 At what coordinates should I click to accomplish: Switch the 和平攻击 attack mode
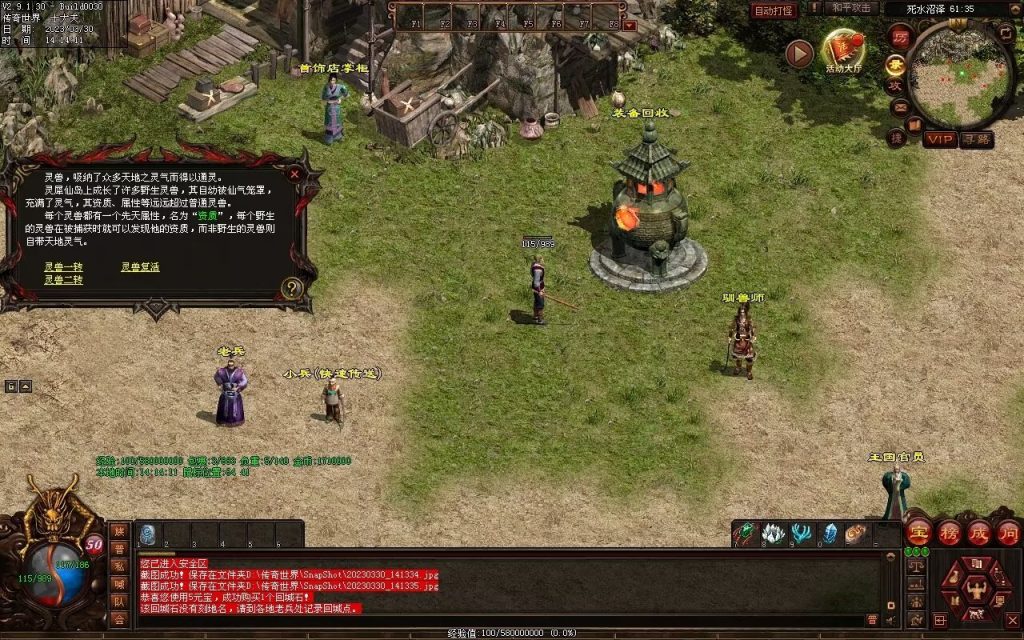(853, 8)
